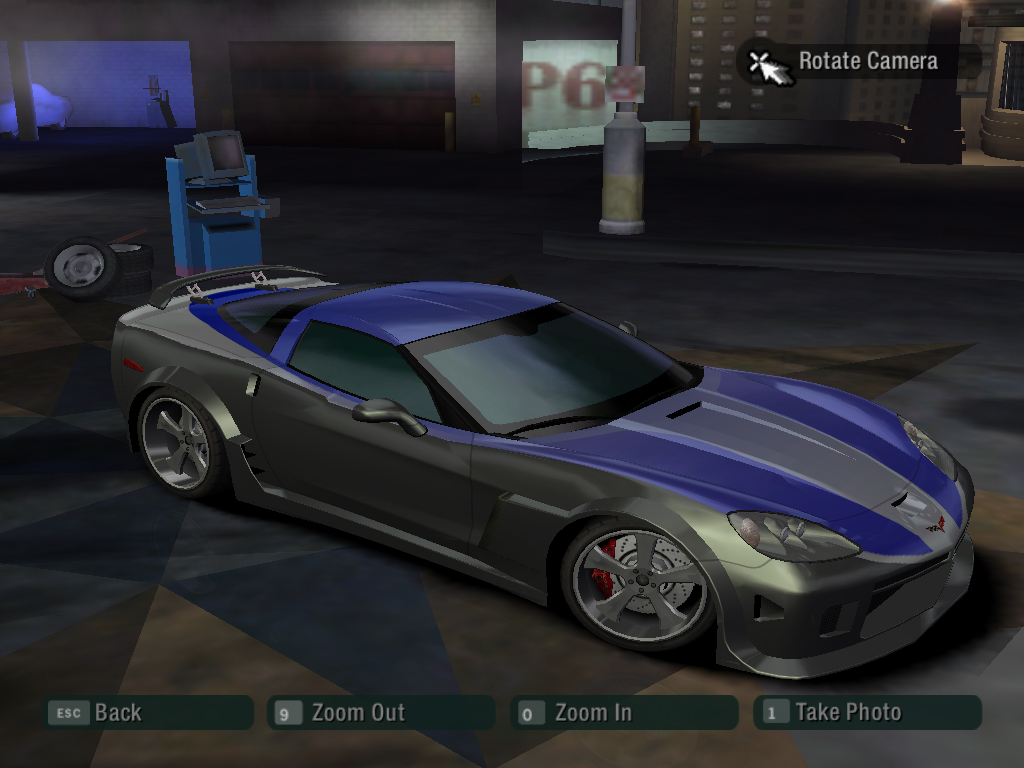Take a photo of the car
The height and width of the screenshot is (768, 1024).
pos(866,713)
